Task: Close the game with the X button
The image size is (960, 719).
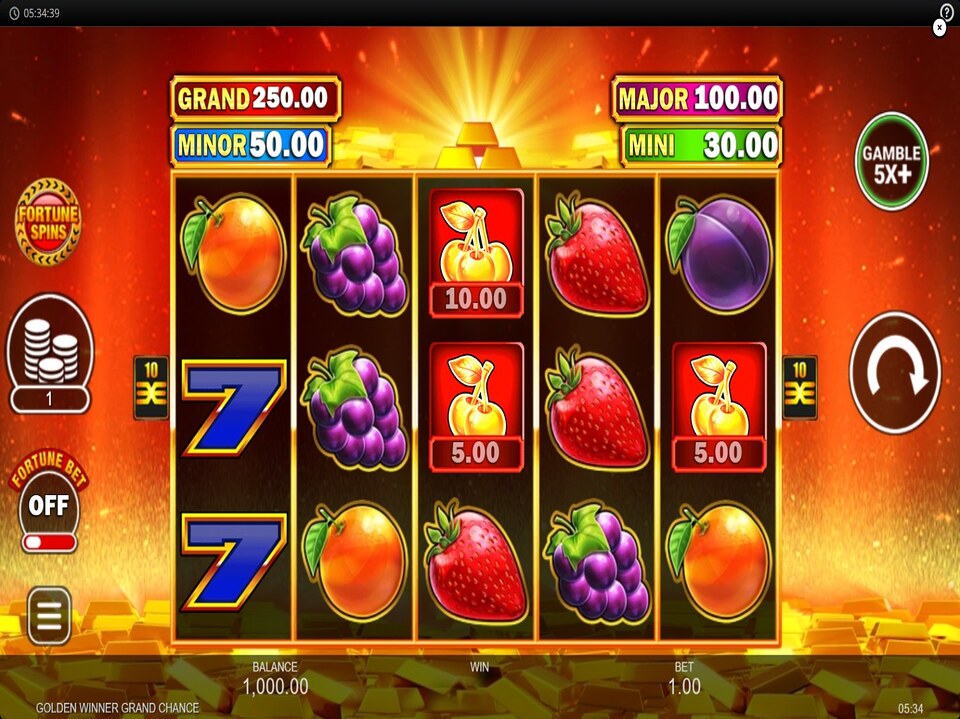Action: click(x=939, y=29)
